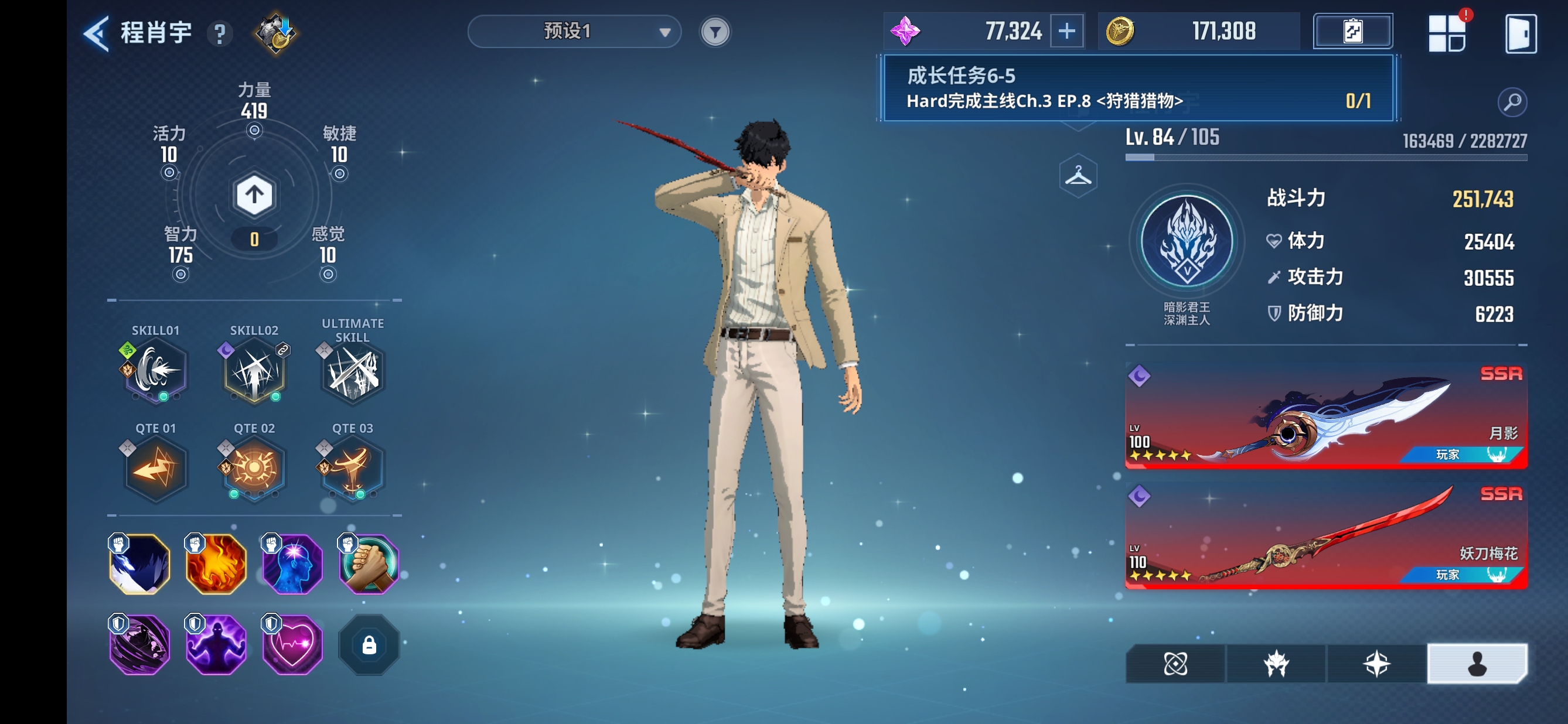The height and width of the screenshot is (724, 1568).
Task: Allocate stat points with the up-arrow button
Action: [x=254, y=195]
